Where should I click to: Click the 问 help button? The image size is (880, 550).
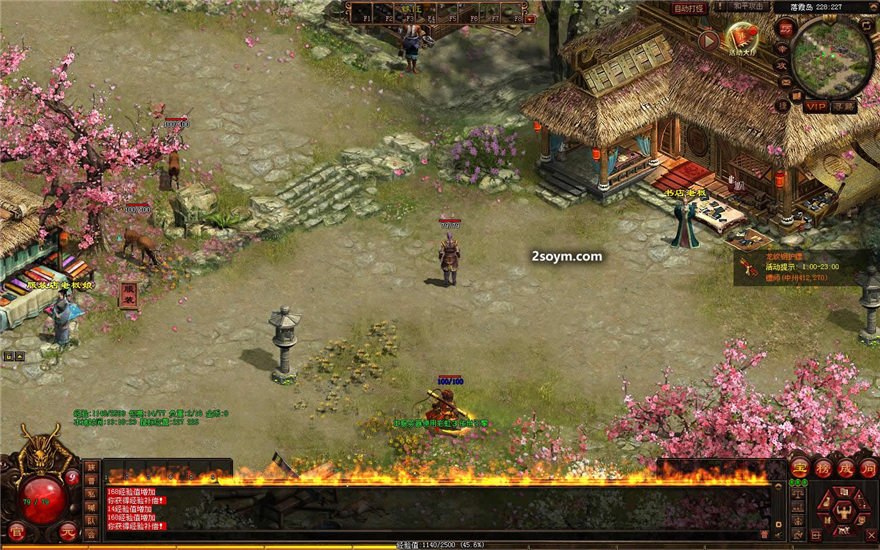coord(868,467)
